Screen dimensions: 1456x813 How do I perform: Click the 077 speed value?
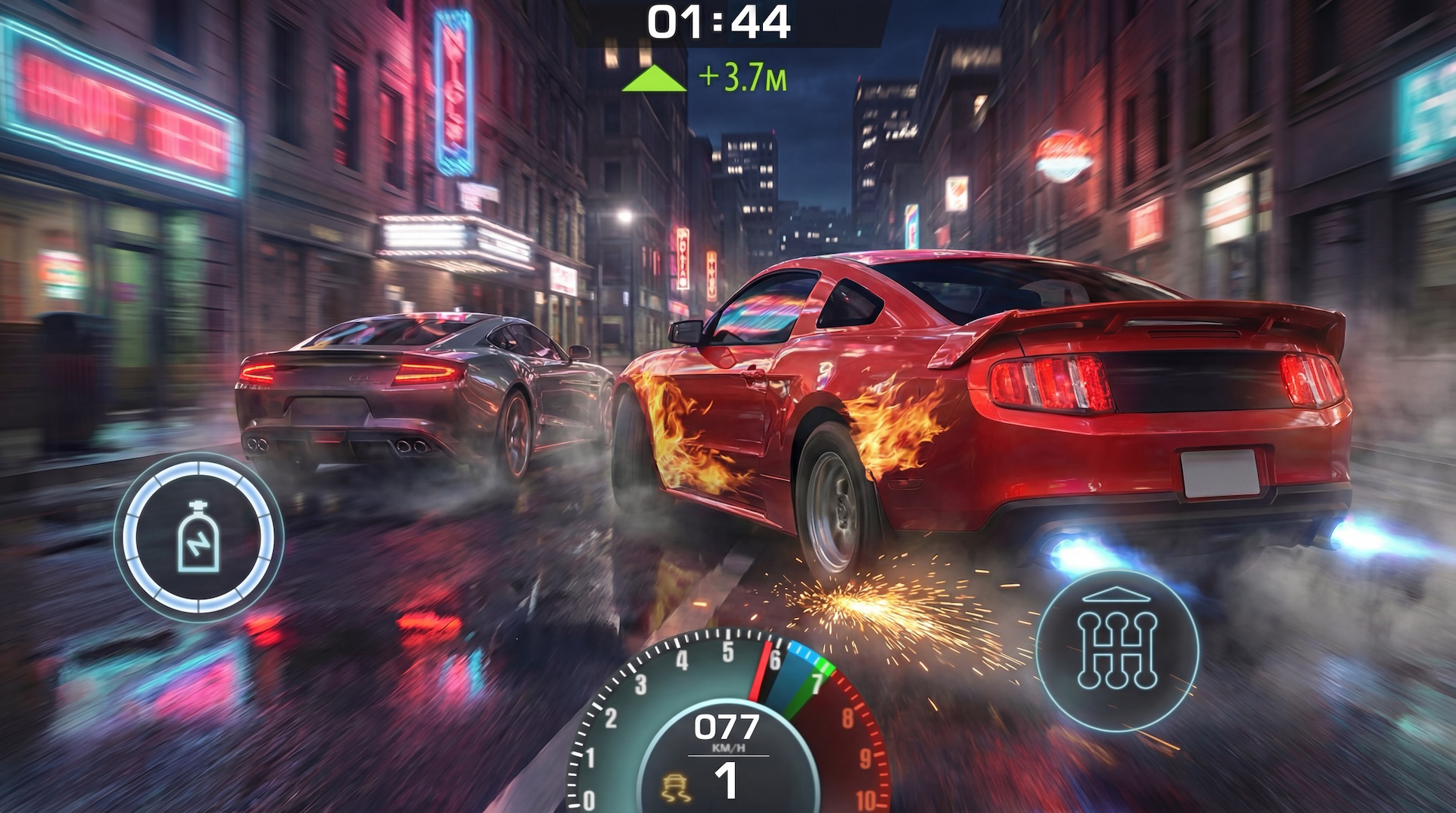coord(728,726)
